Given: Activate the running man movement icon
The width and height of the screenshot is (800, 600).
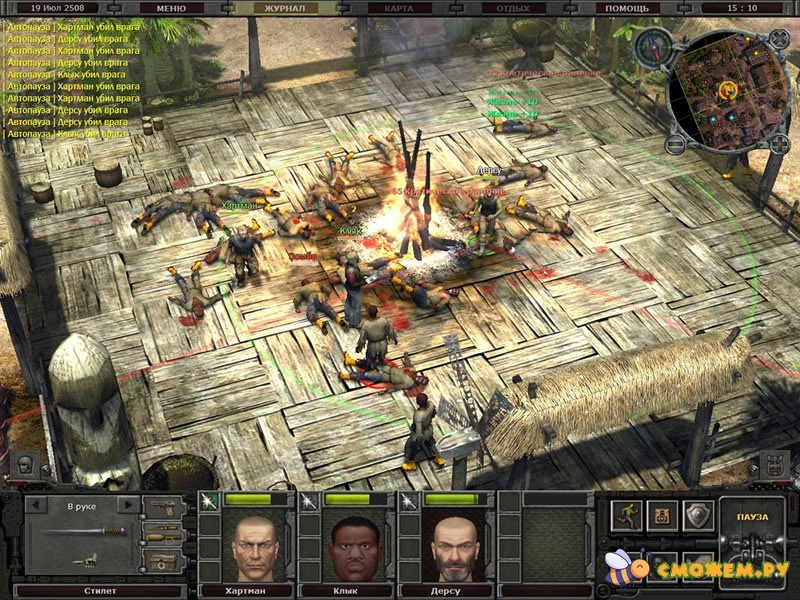Looking at the screenshot, I should coord(628,515).
